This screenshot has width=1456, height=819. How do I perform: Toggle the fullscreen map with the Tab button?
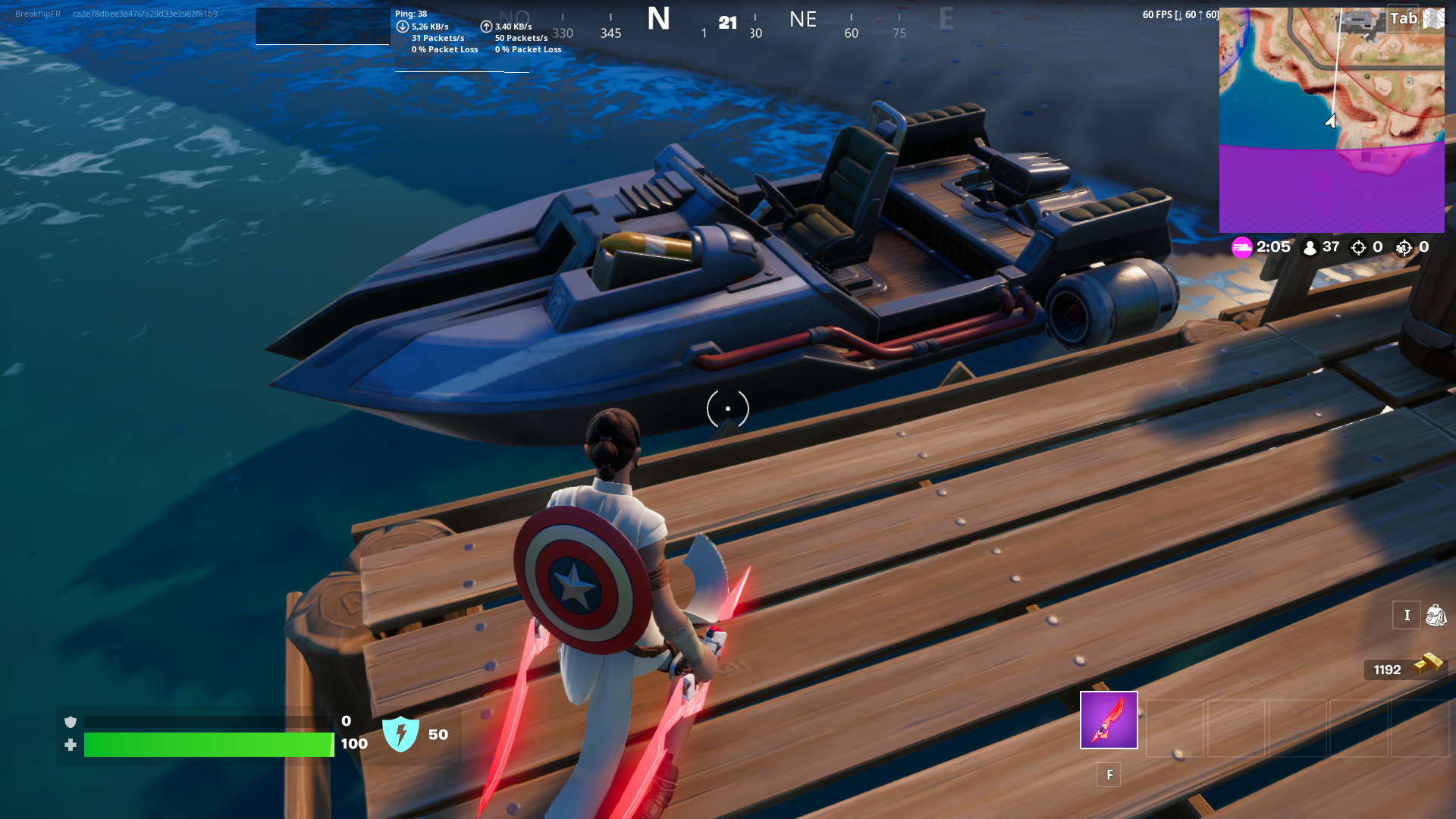[1403, 18]
